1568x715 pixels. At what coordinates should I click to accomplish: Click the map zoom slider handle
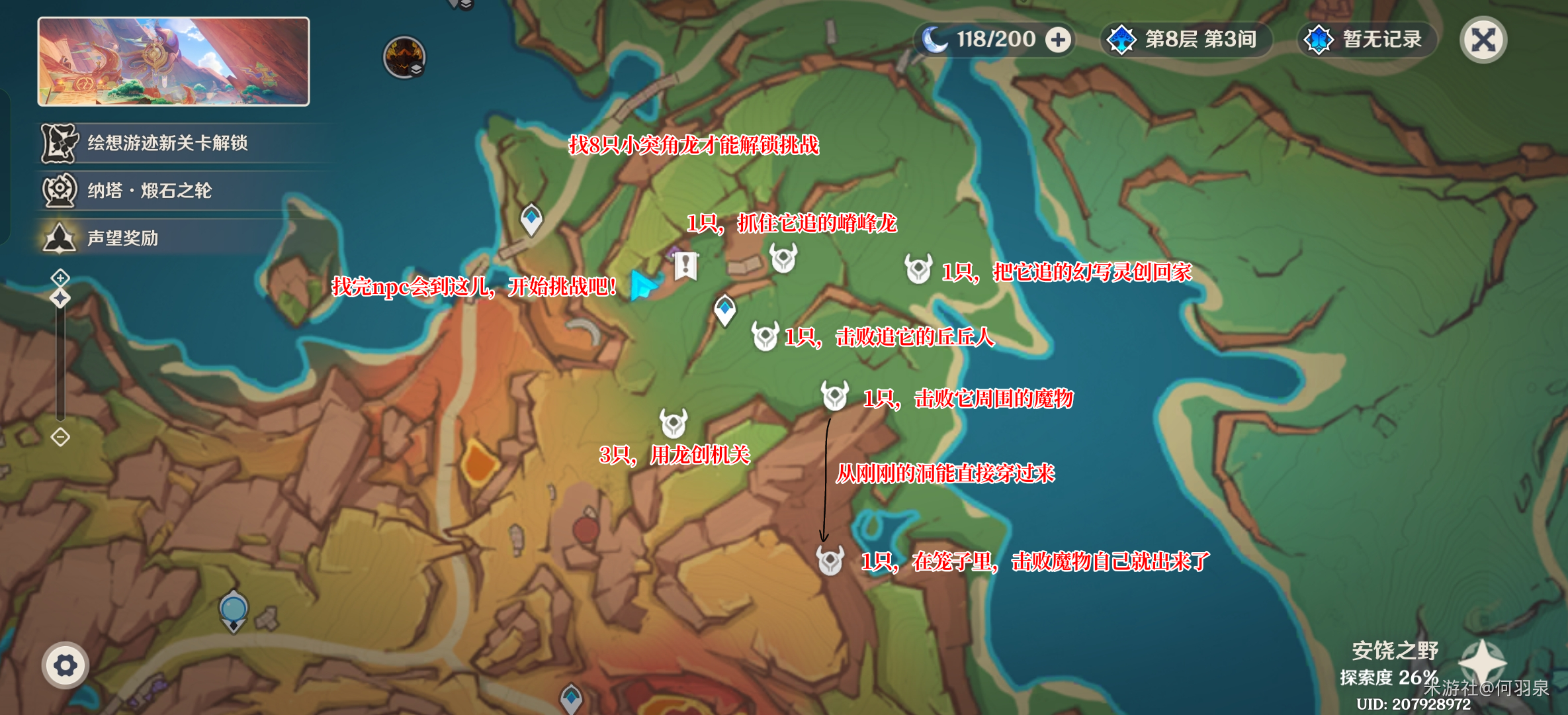(60, 298)
